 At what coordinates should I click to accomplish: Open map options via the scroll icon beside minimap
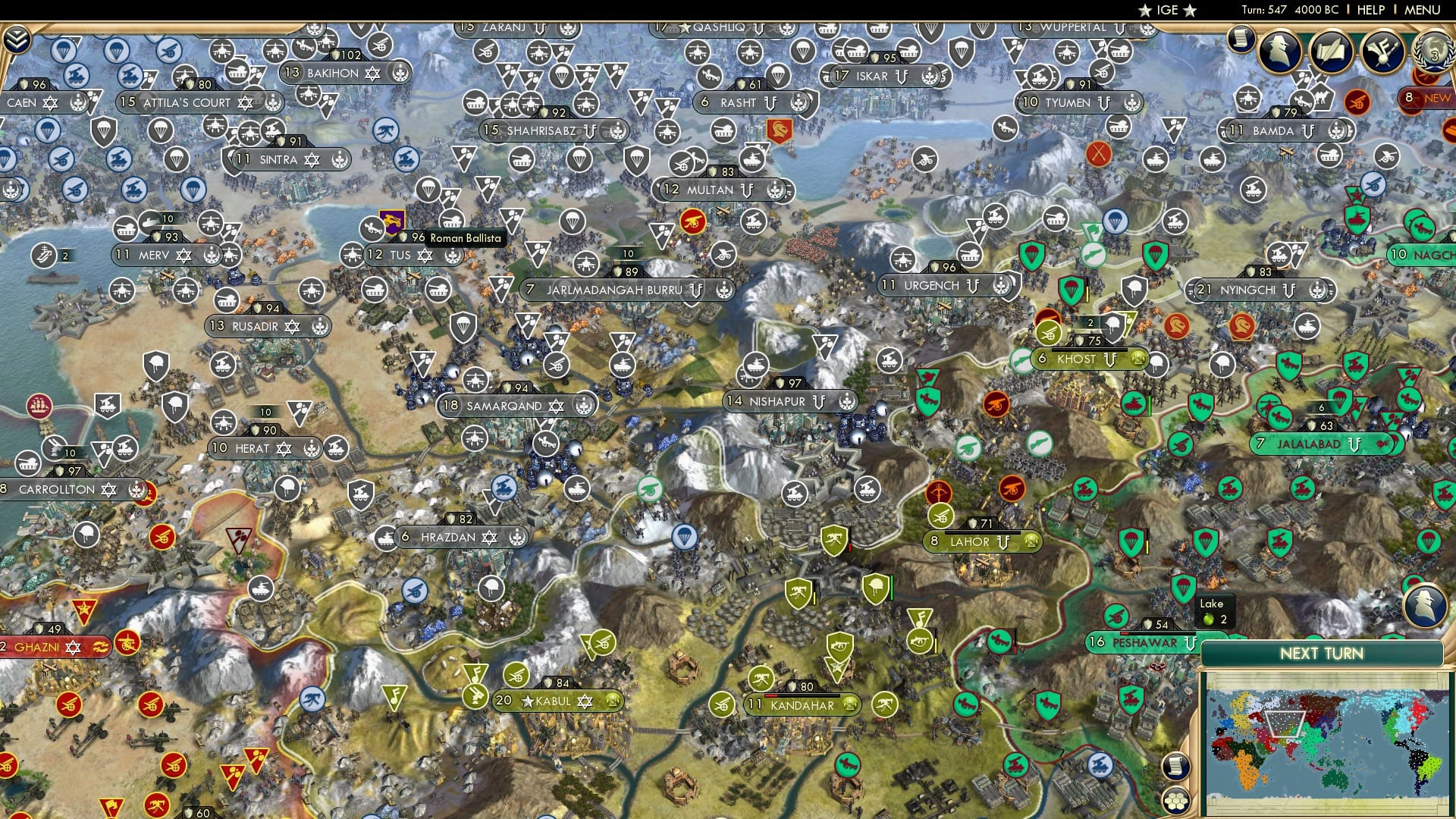pyautogui.click(x=1175, y=767)
